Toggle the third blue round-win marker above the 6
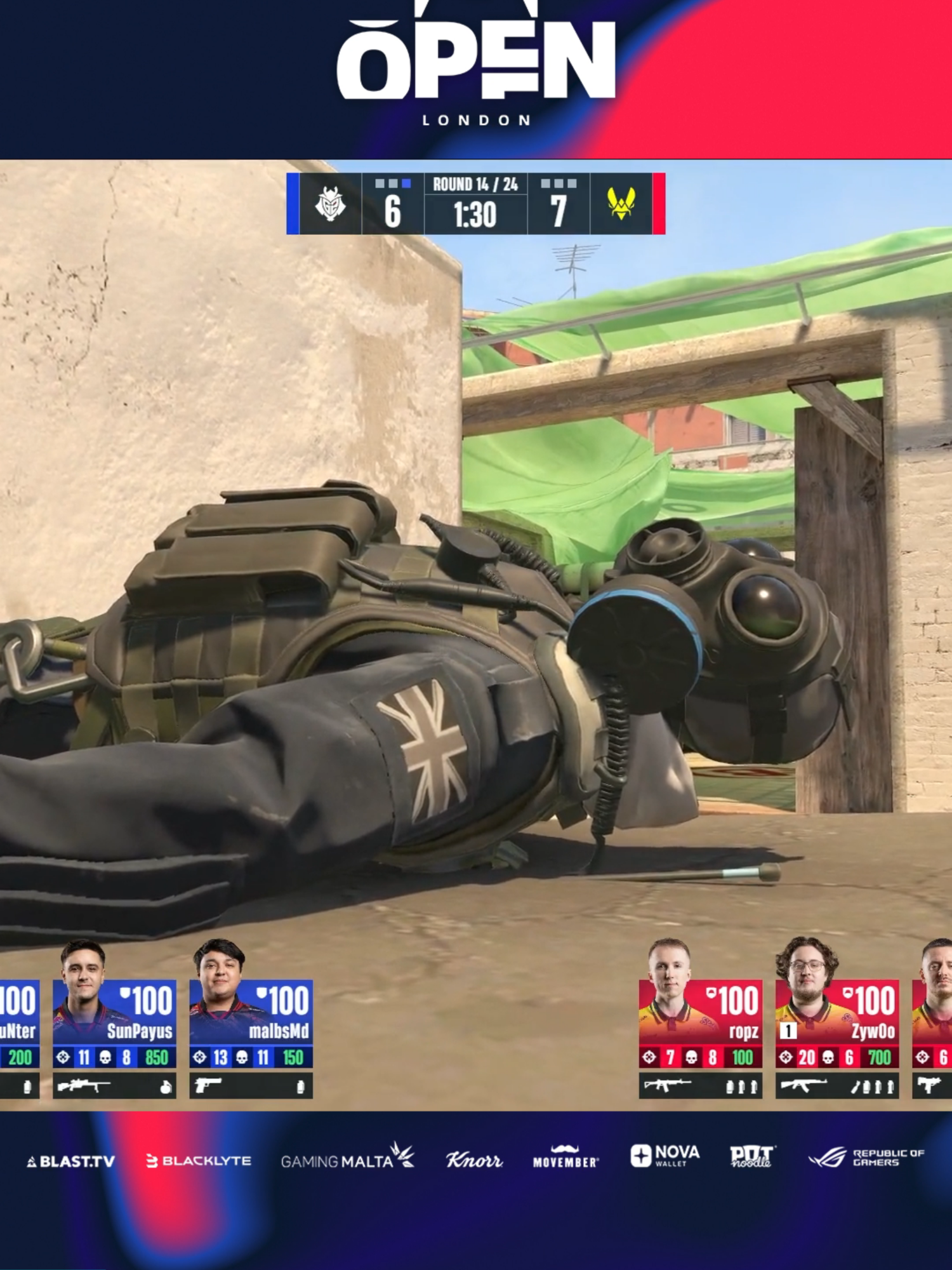The height and width of the screenshot is (1270, 952). pos(406,183)
